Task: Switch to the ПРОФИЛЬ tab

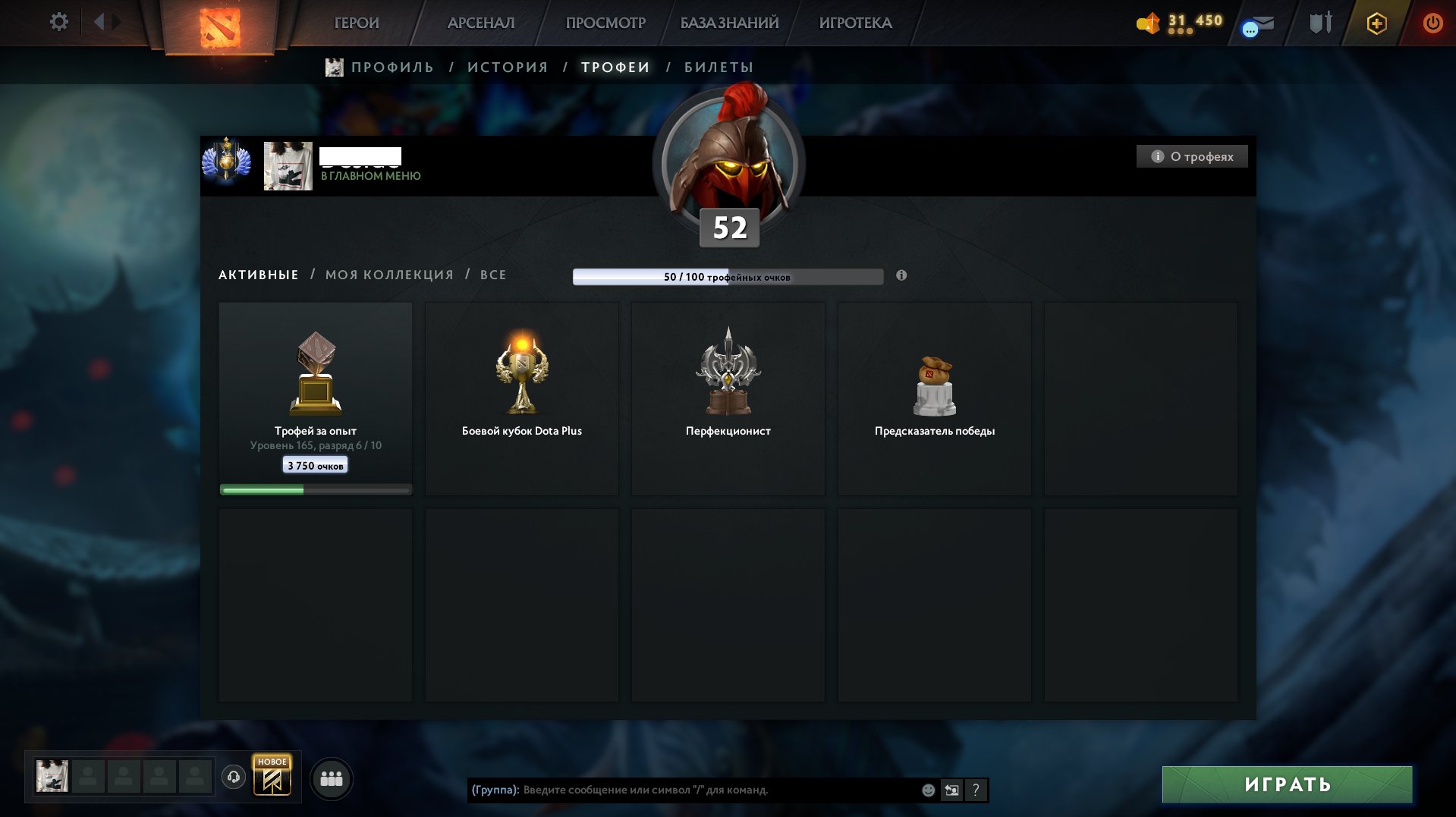Action: tap(392, 68)
